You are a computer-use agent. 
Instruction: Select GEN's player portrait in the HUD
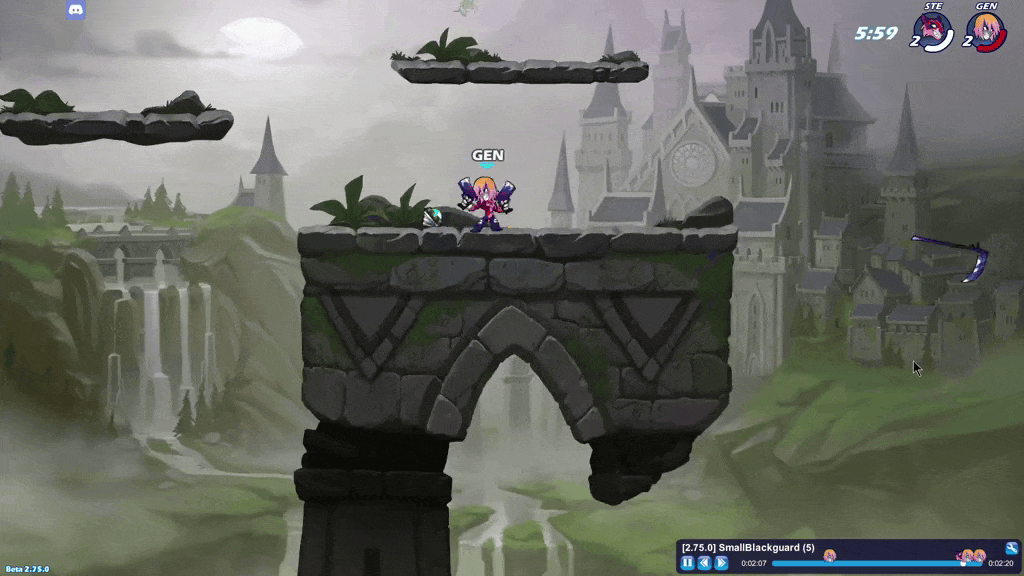point(986,31)
